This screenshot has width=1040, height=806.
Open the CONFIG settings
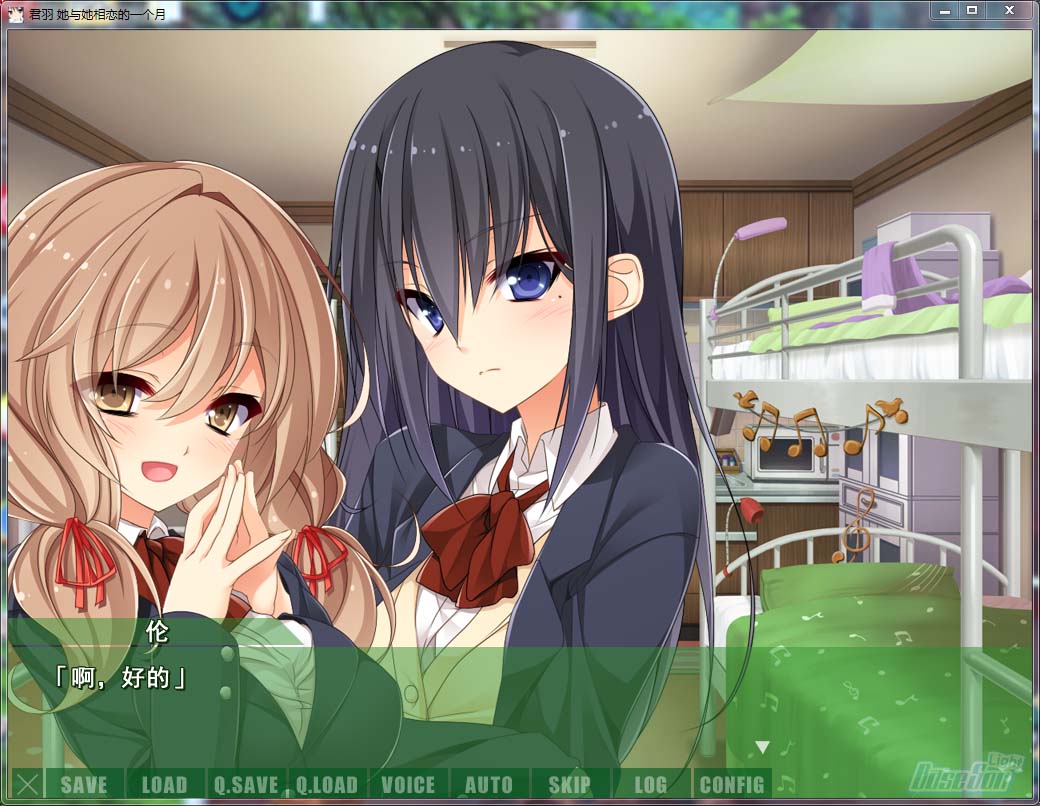tap(732, 784)
